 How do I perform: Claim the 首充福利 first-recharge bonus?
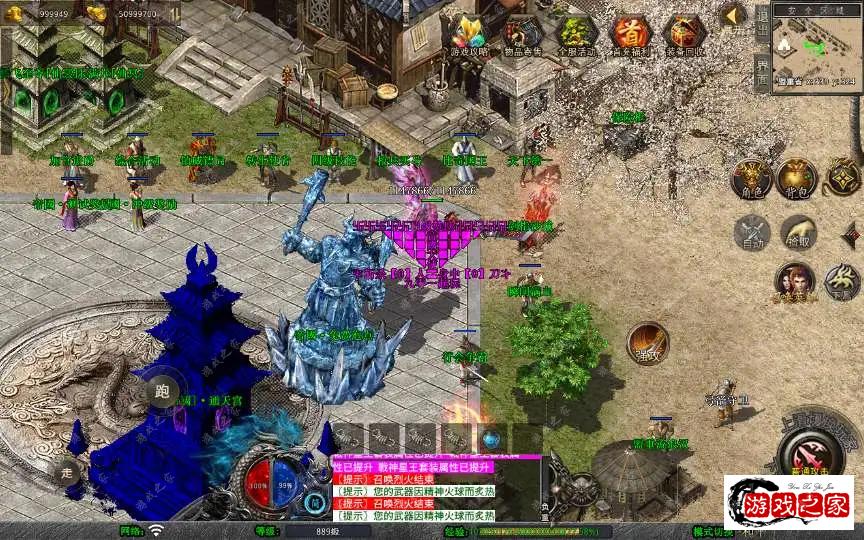pos(631,35)
